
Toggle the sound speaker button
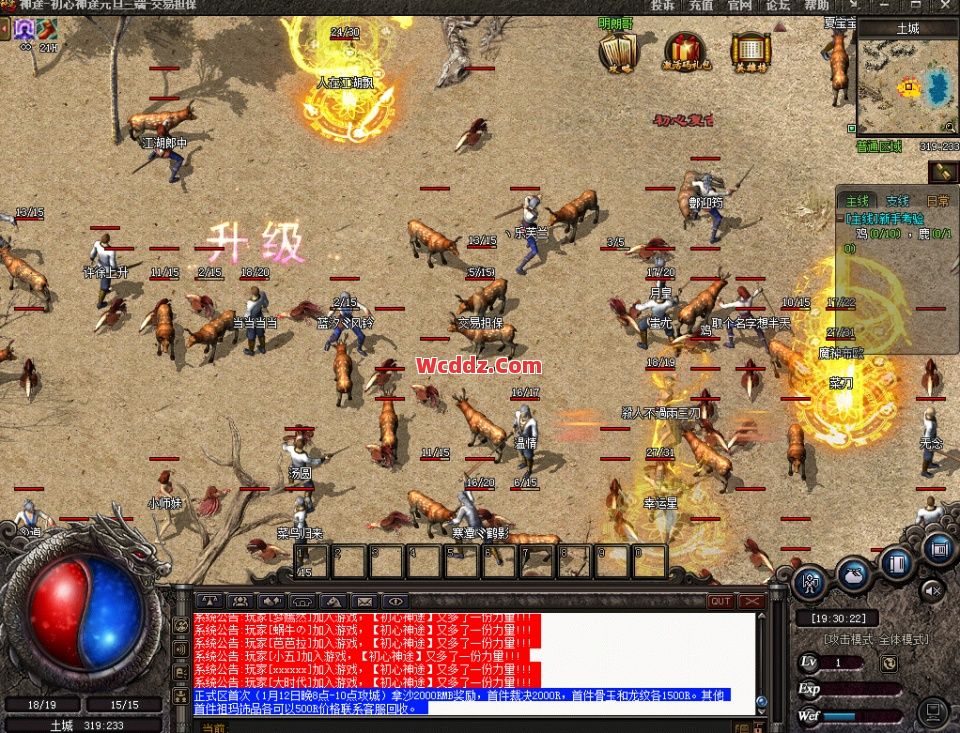tap(932, 589)
